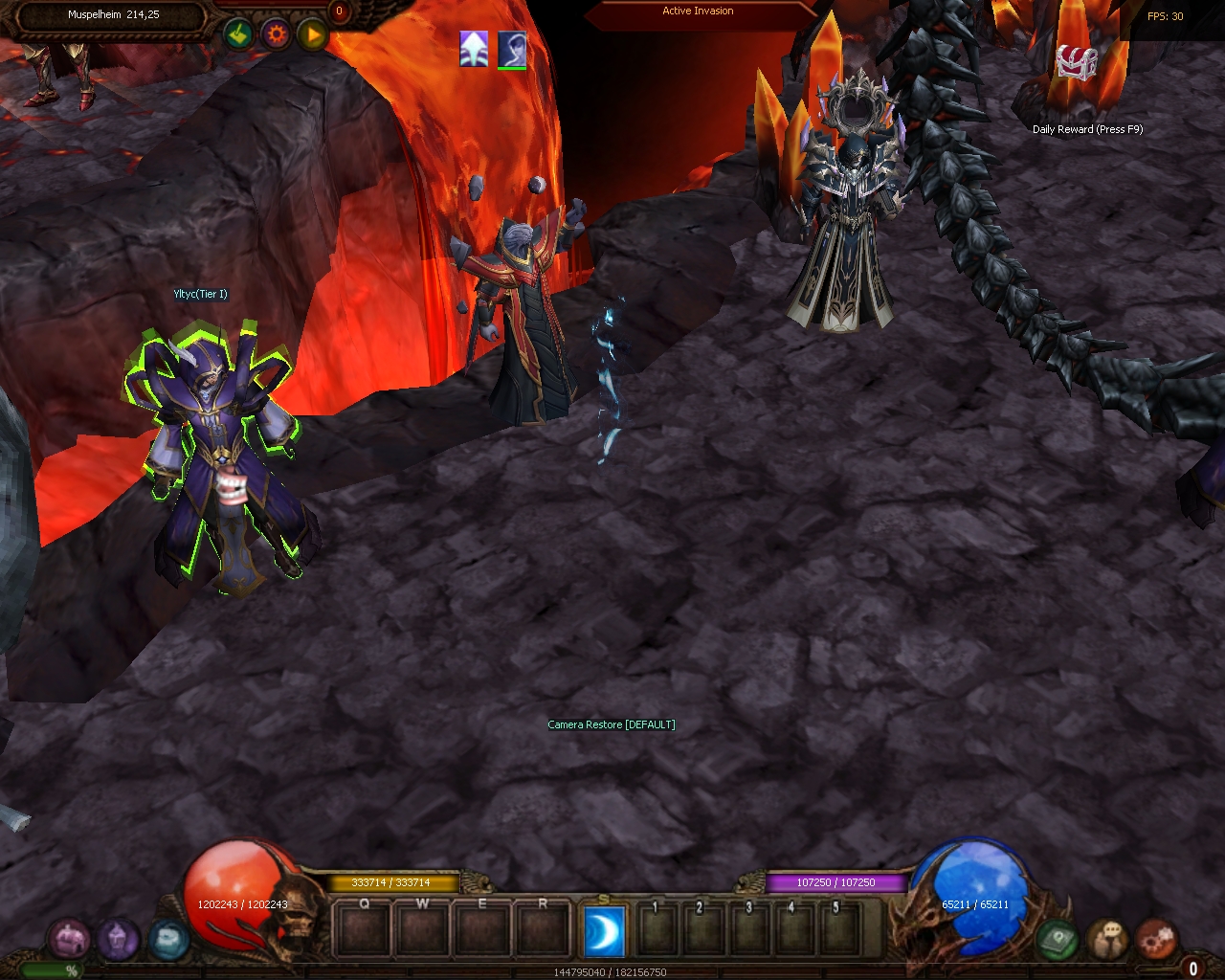Open the Daily Reward chest
Image resolution: width=1225 pixels, height=980 pixels.
[1076, 64]
